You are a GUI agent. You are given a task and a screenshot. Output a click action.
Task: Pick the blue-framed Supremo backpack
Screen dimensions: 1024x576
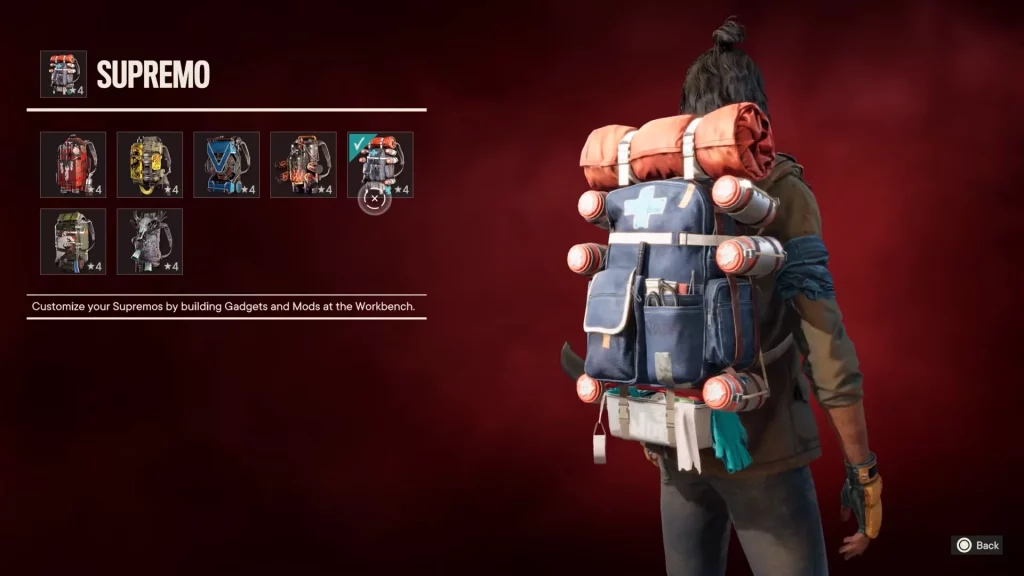pos(226,164)
